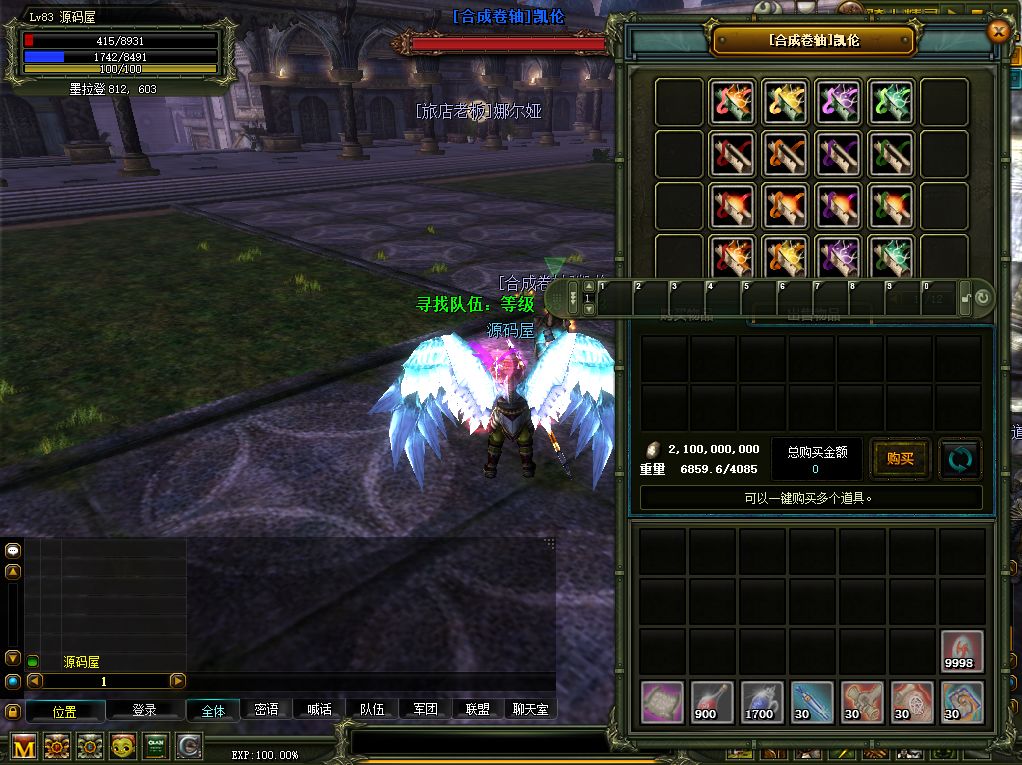Switch to the 登录 tab

tap(145, 710)
